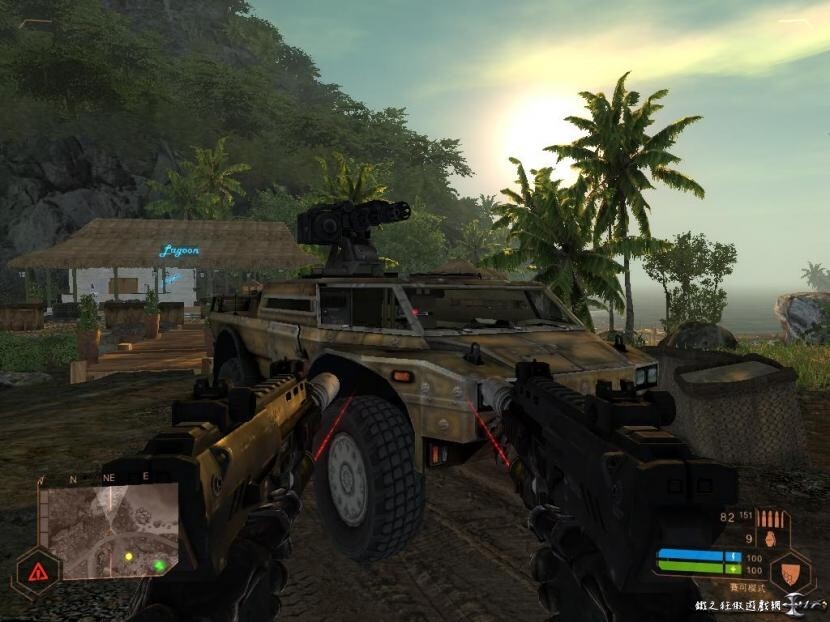Open the minimap in the corner
This screenshot has height=622, width=830.
(x=111, y=531)
